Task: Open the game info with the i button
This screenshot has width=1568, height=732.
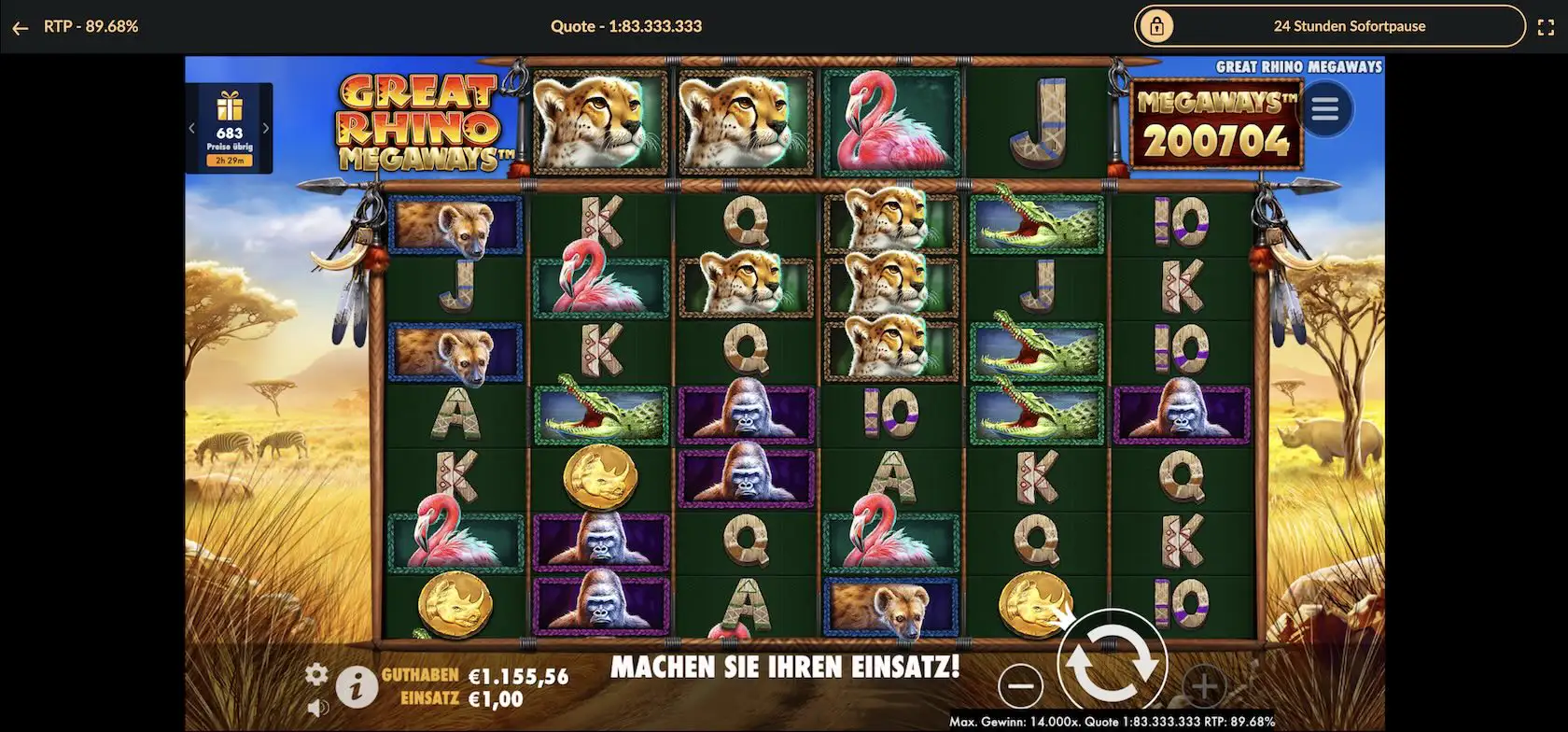Action: click(356, 688)
